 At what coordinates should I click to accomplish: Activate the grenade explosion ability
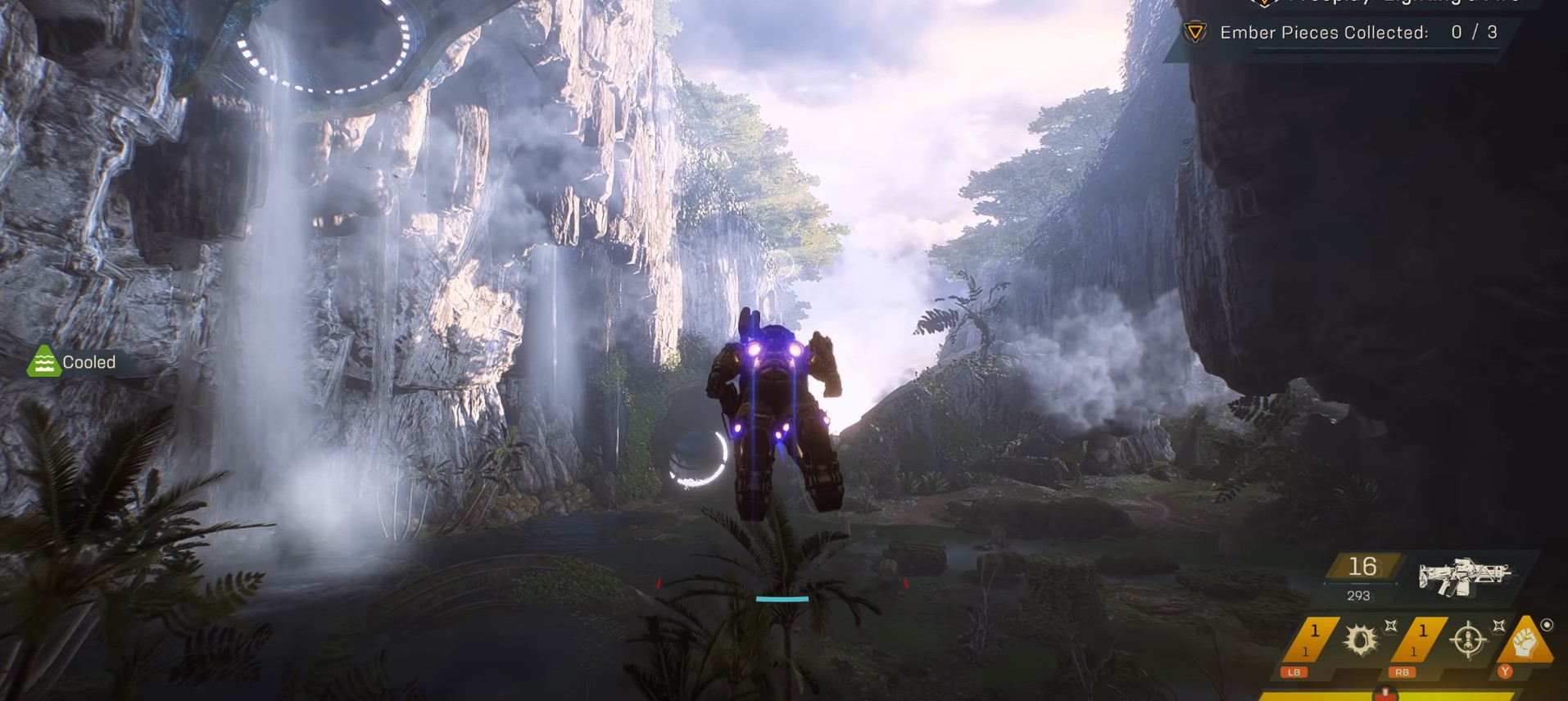(1361, 640)
